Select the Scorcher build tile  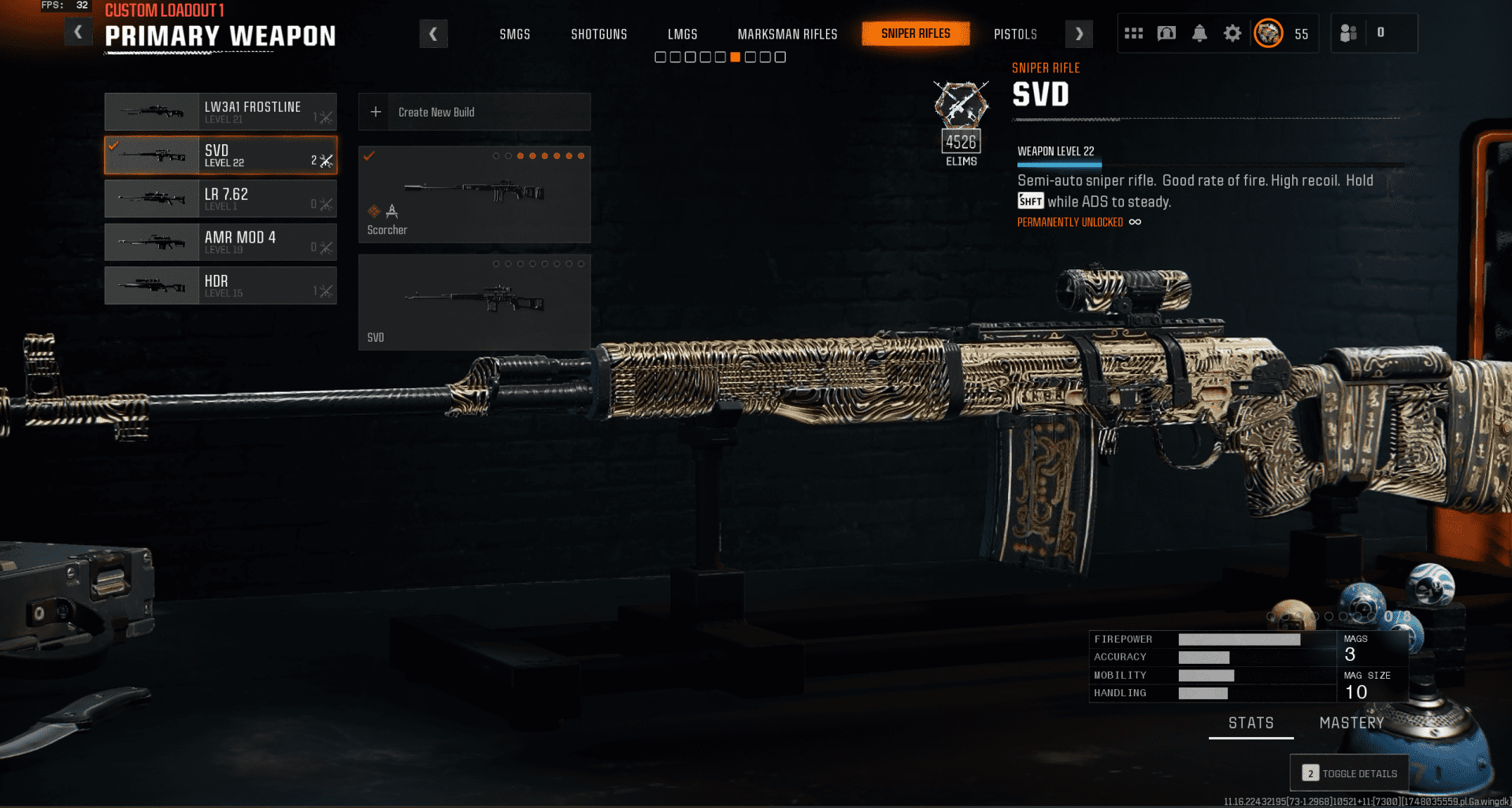(x=474, y=195)
